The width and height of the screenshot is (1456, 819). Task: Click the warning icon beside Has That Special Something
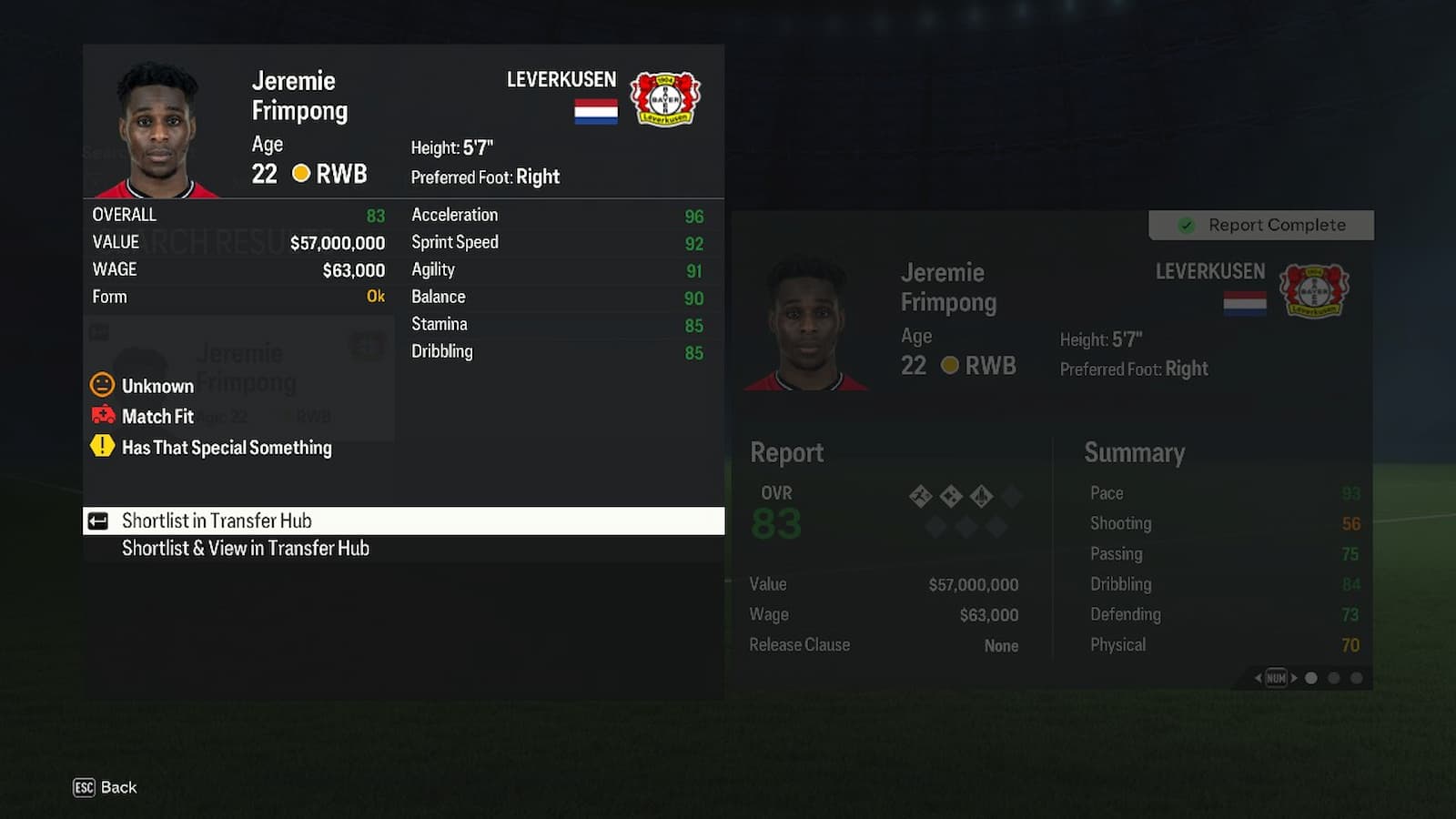tap(100, 447)
